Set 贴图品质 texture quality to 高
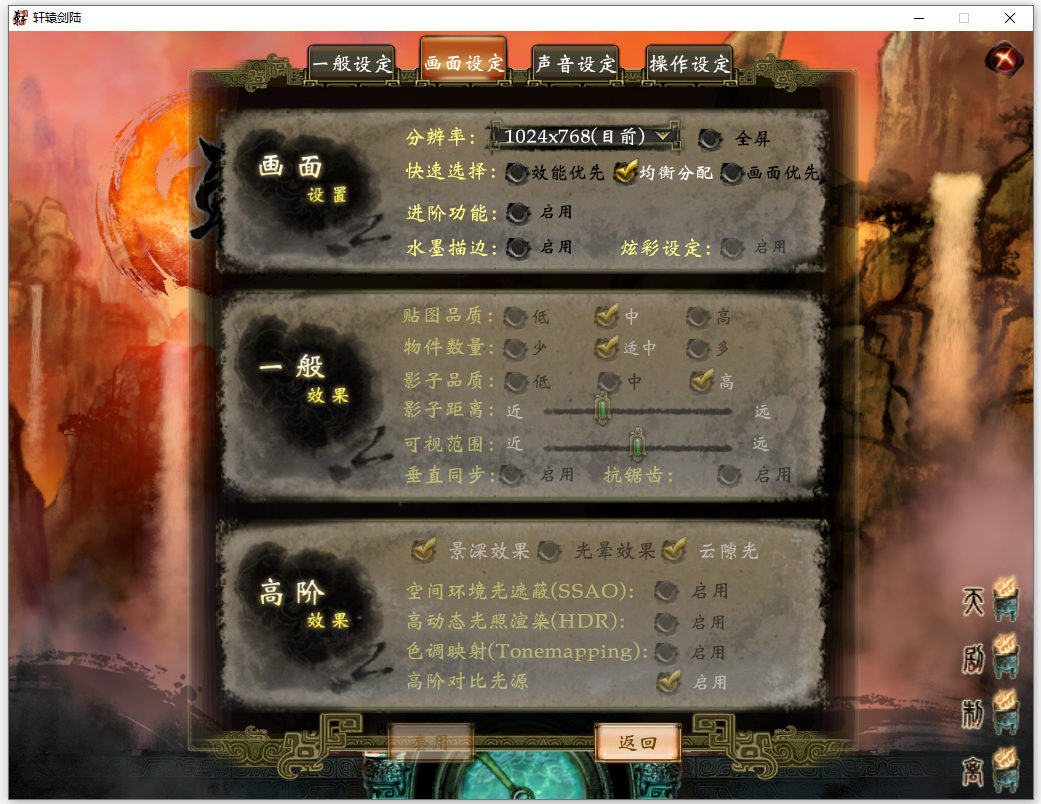 [x=698, y=318]
